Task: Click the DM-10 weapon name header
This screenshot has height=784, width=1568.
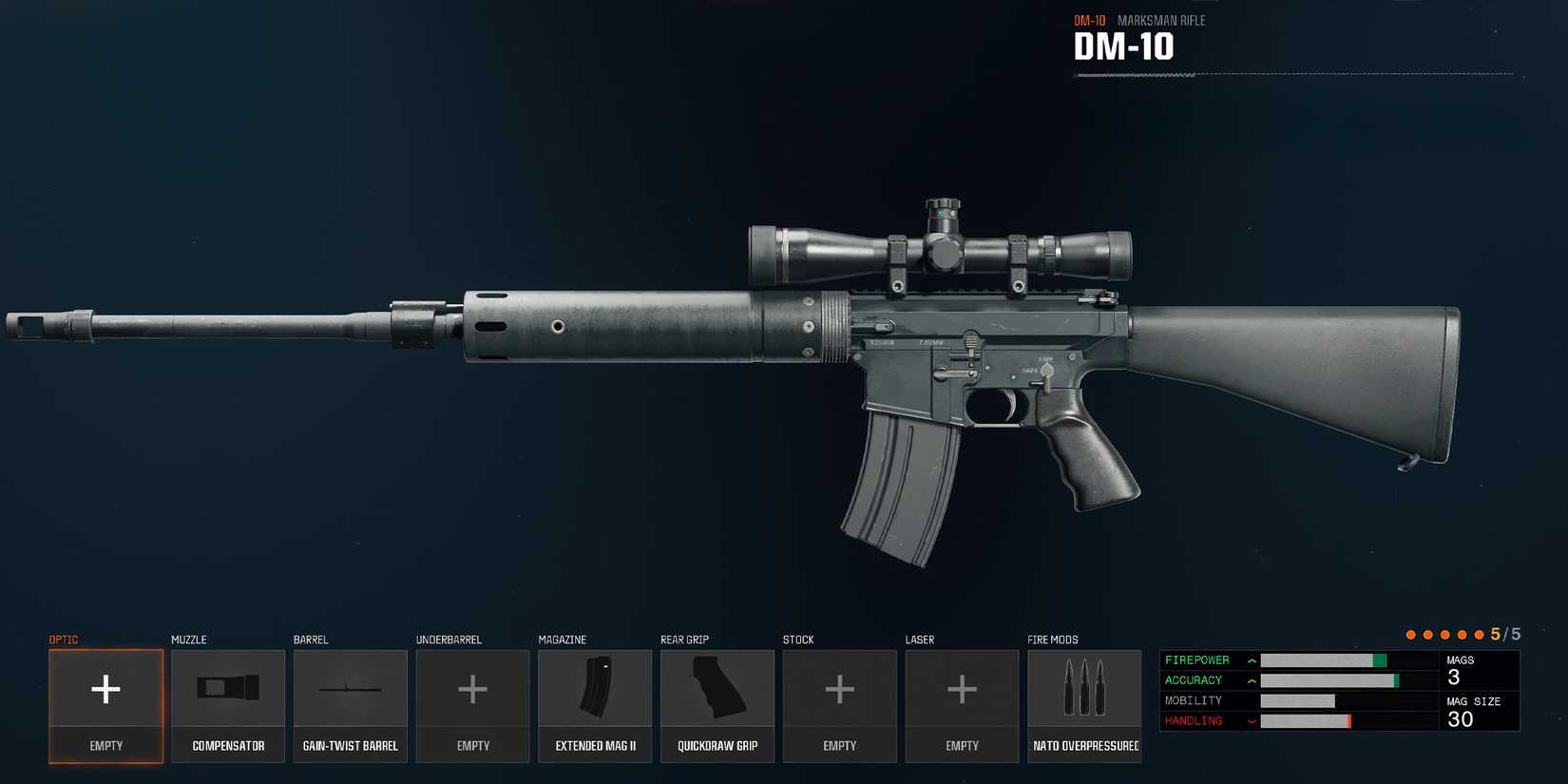Action: point(1123,46)
